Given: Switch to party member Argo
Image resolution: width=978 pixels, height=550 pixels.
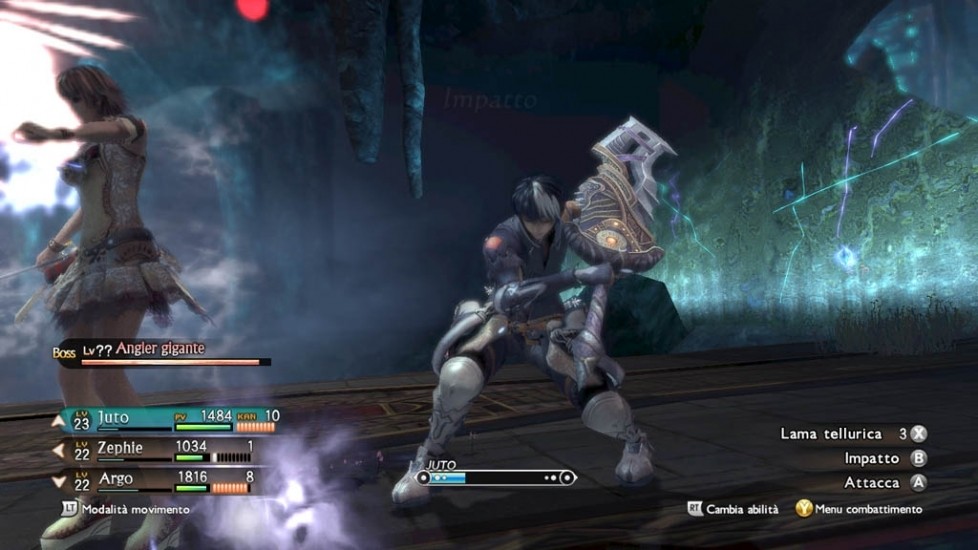Looking at the screenshot, I should click(115, 479).
